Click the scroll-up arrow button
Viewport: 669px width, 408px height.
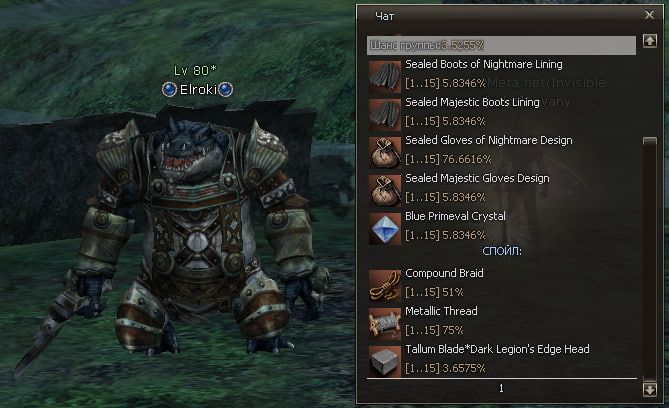650,42
